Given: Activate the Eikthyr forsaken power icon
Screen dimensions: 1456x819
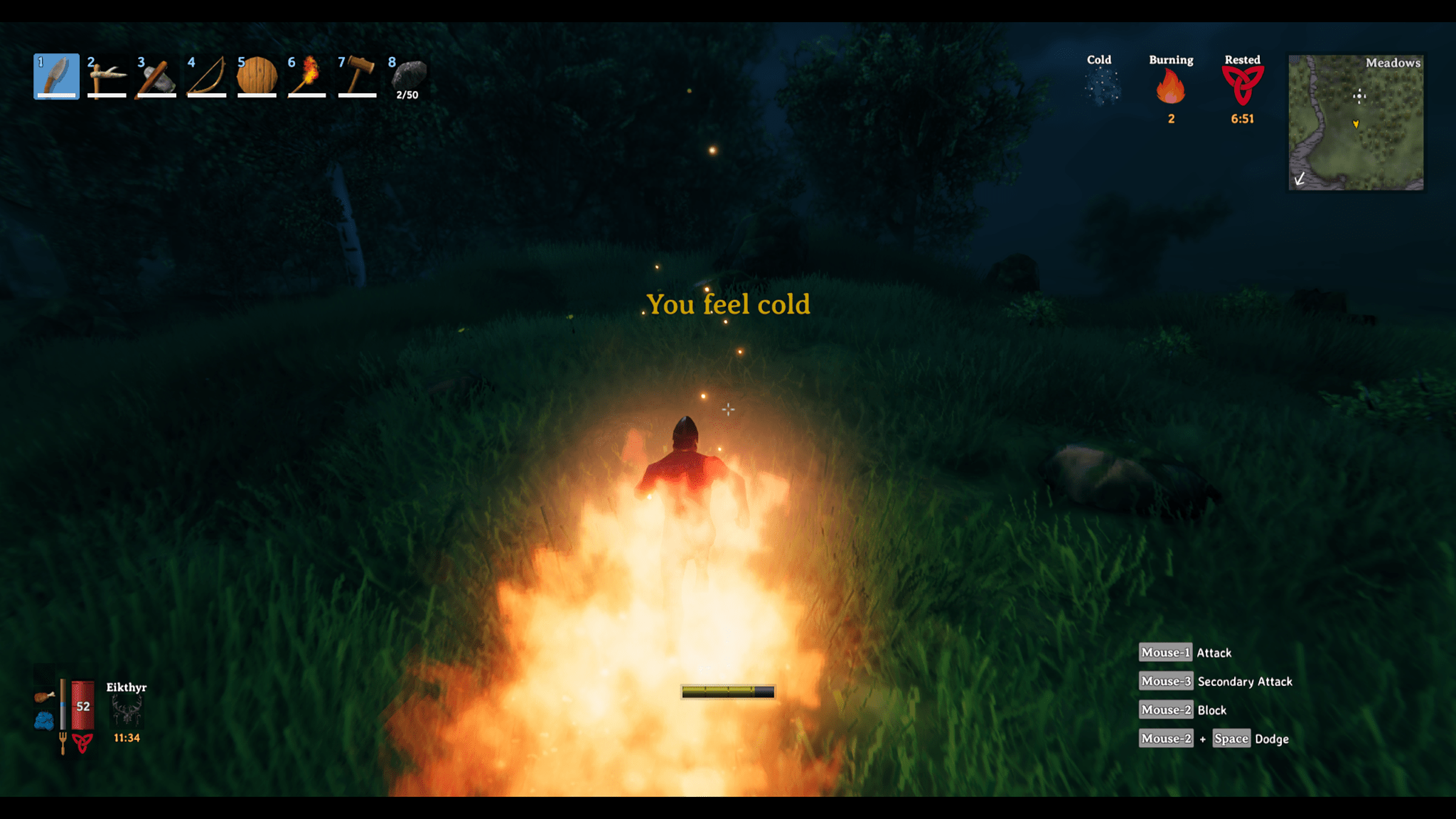Looking at the screenshot, I should [125, 711].
